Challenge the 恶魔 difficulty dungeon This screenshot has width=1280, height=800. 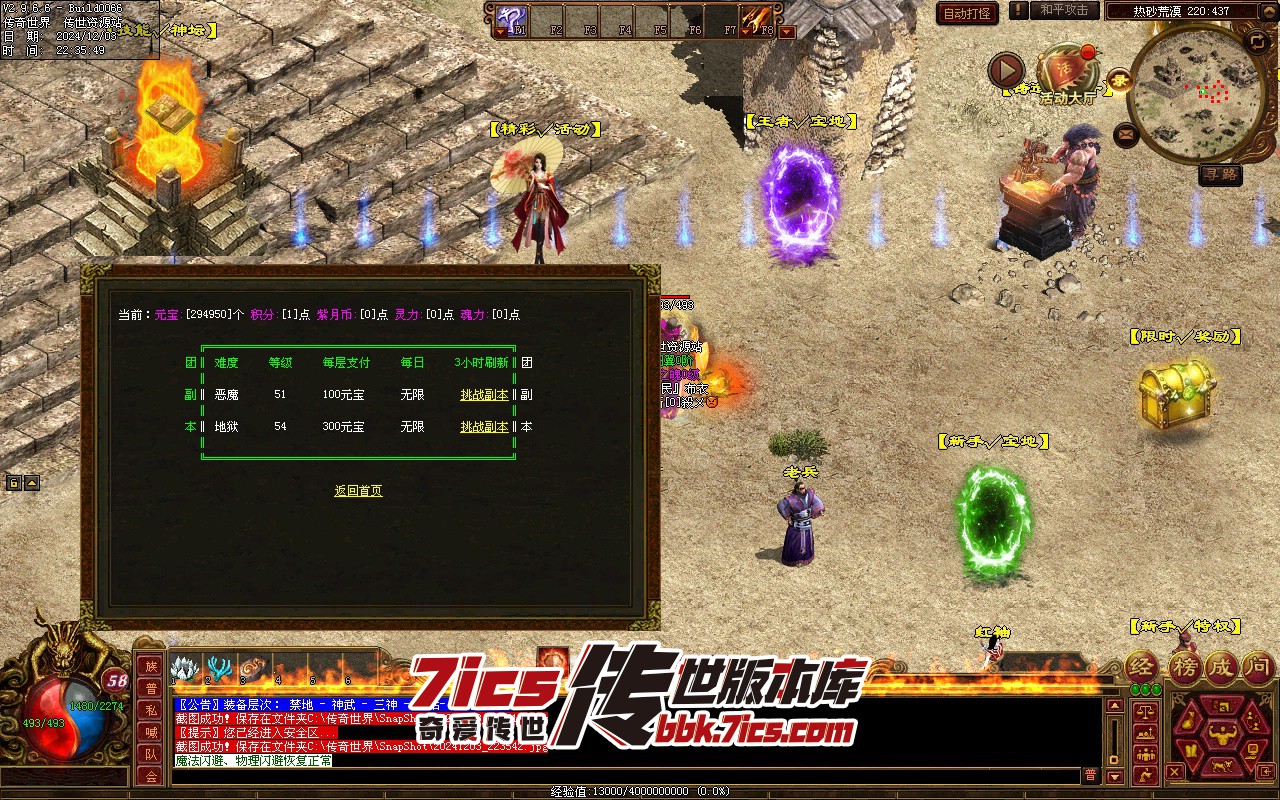(x=484, y=395)
